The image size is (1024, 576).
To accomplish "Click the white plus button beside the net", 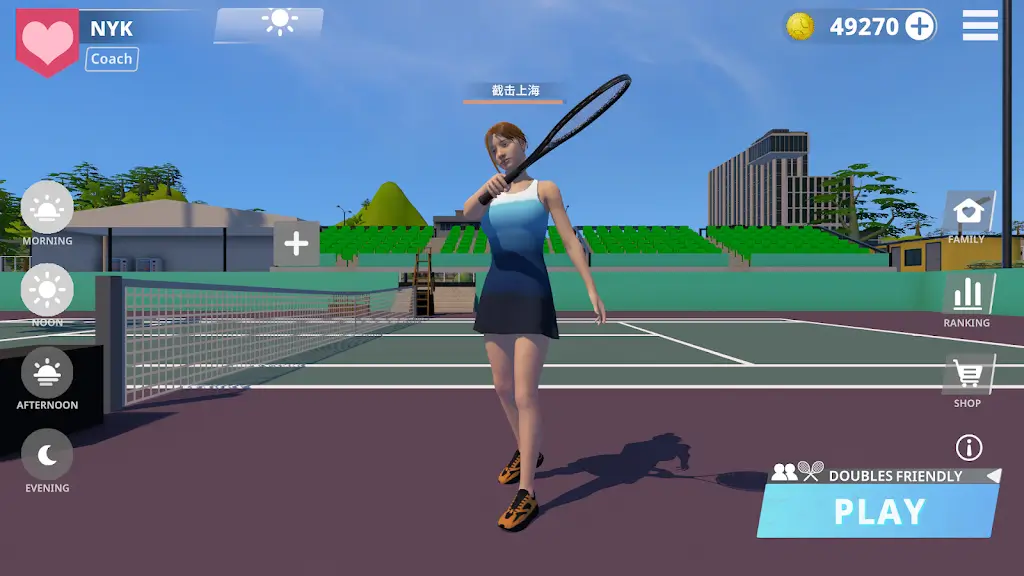I will [296, 243].
